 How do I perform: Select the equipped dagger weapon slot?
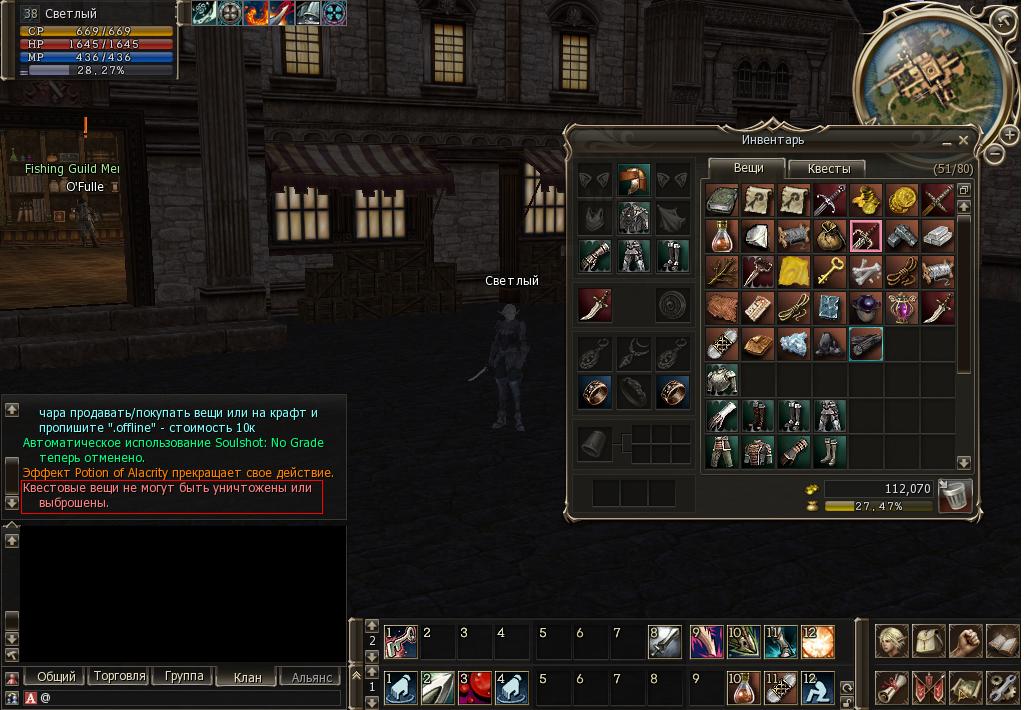(595, 306)
